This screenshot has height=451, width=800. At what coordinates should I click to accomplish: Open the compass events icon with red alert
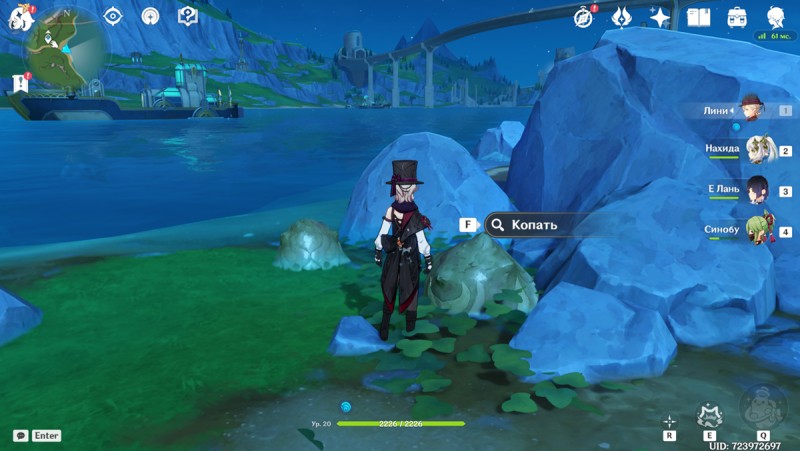[584, 17]
